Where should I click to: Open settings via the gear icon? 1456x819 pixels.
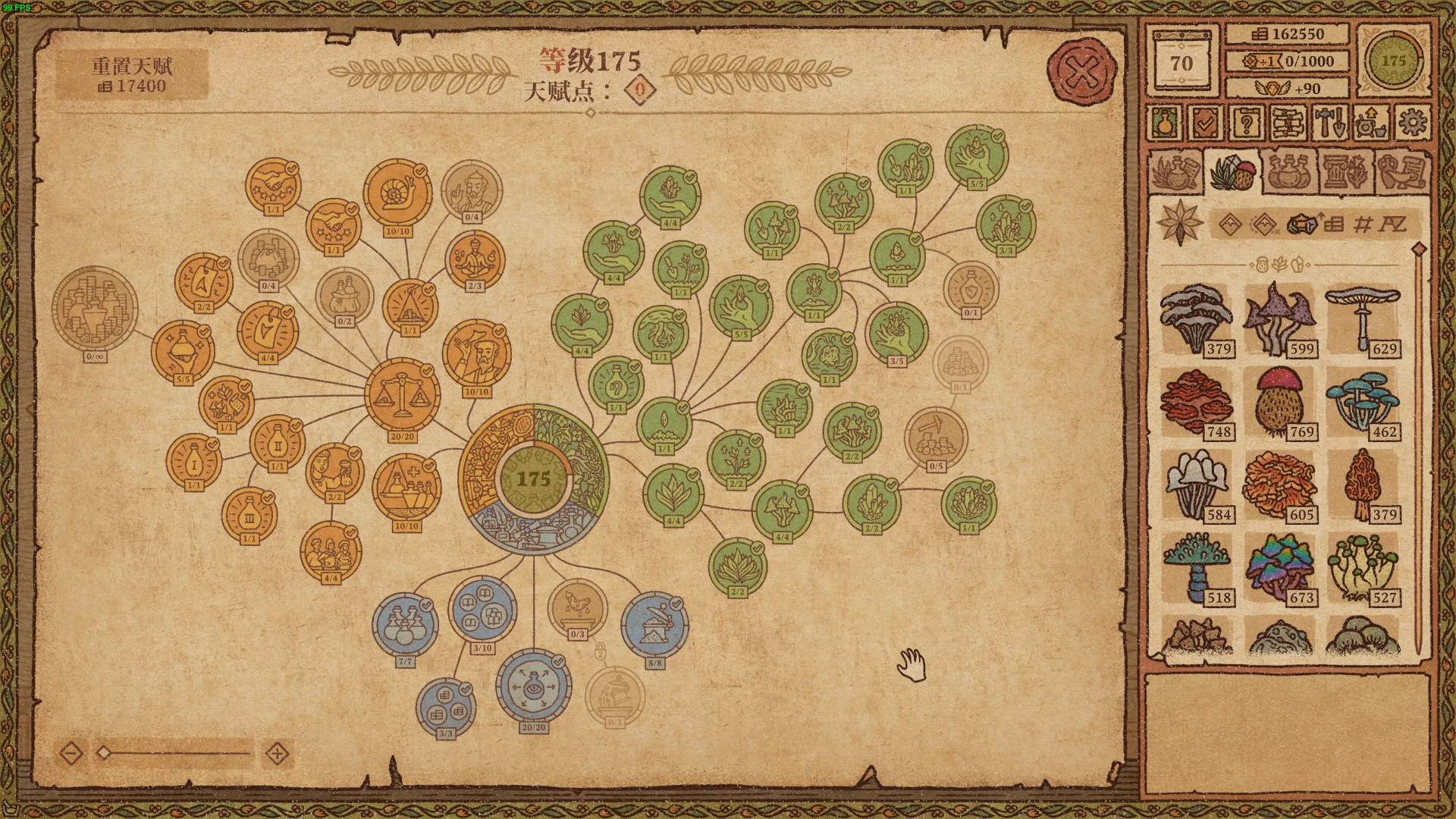click(x=1412, y=121)
